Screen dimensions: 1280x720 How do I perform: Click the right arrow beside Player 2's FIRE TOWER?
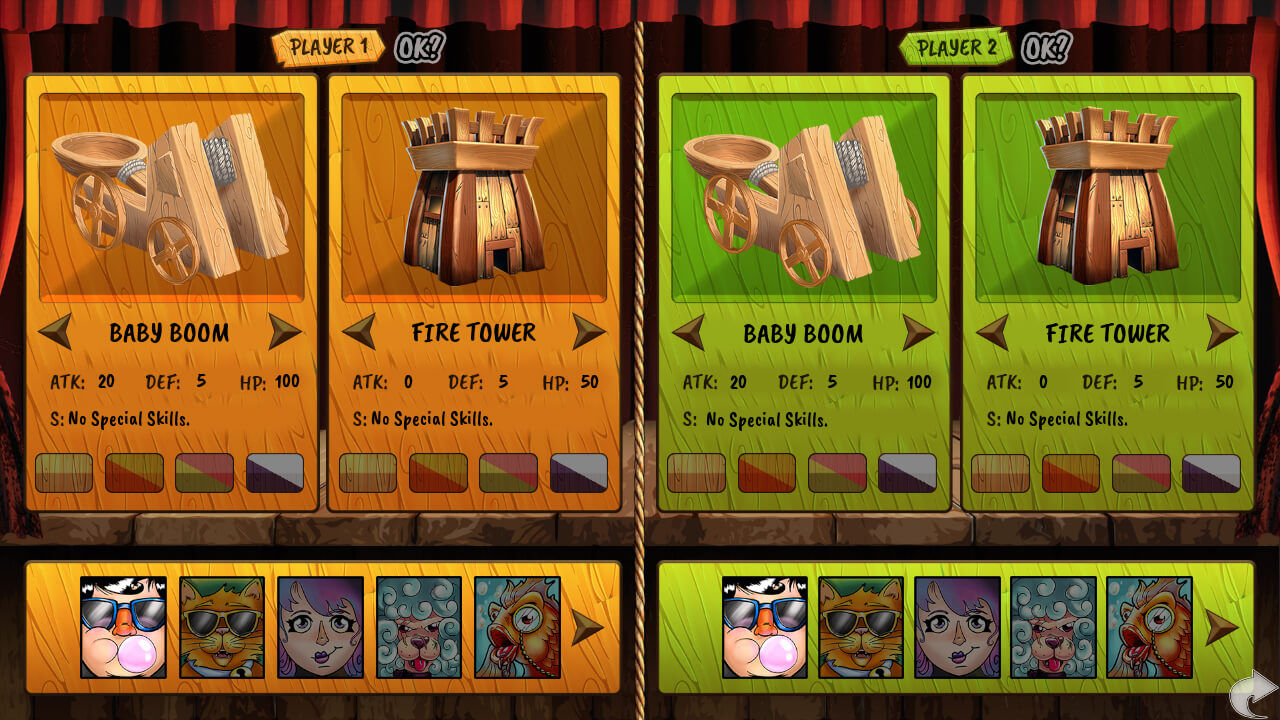[1221, 333]
